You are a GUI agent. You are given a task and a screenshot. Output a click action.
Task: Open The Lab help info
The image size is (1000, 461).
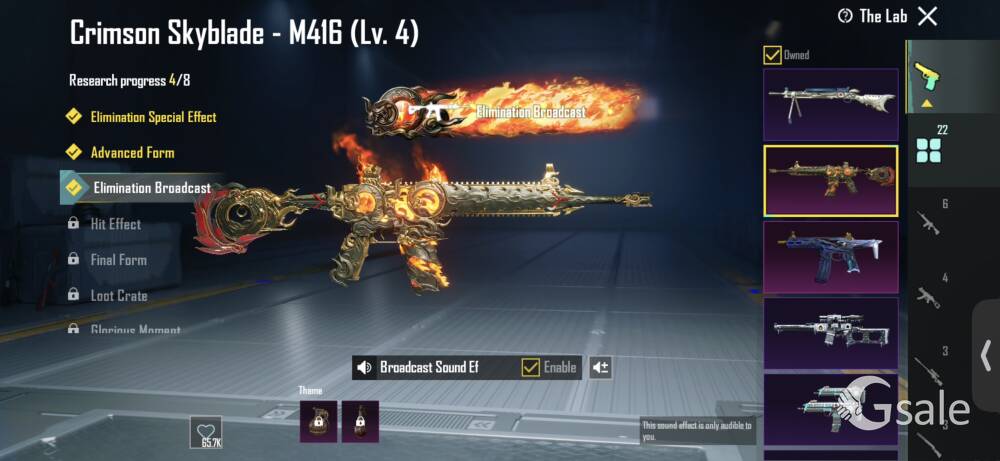[845, 16]
